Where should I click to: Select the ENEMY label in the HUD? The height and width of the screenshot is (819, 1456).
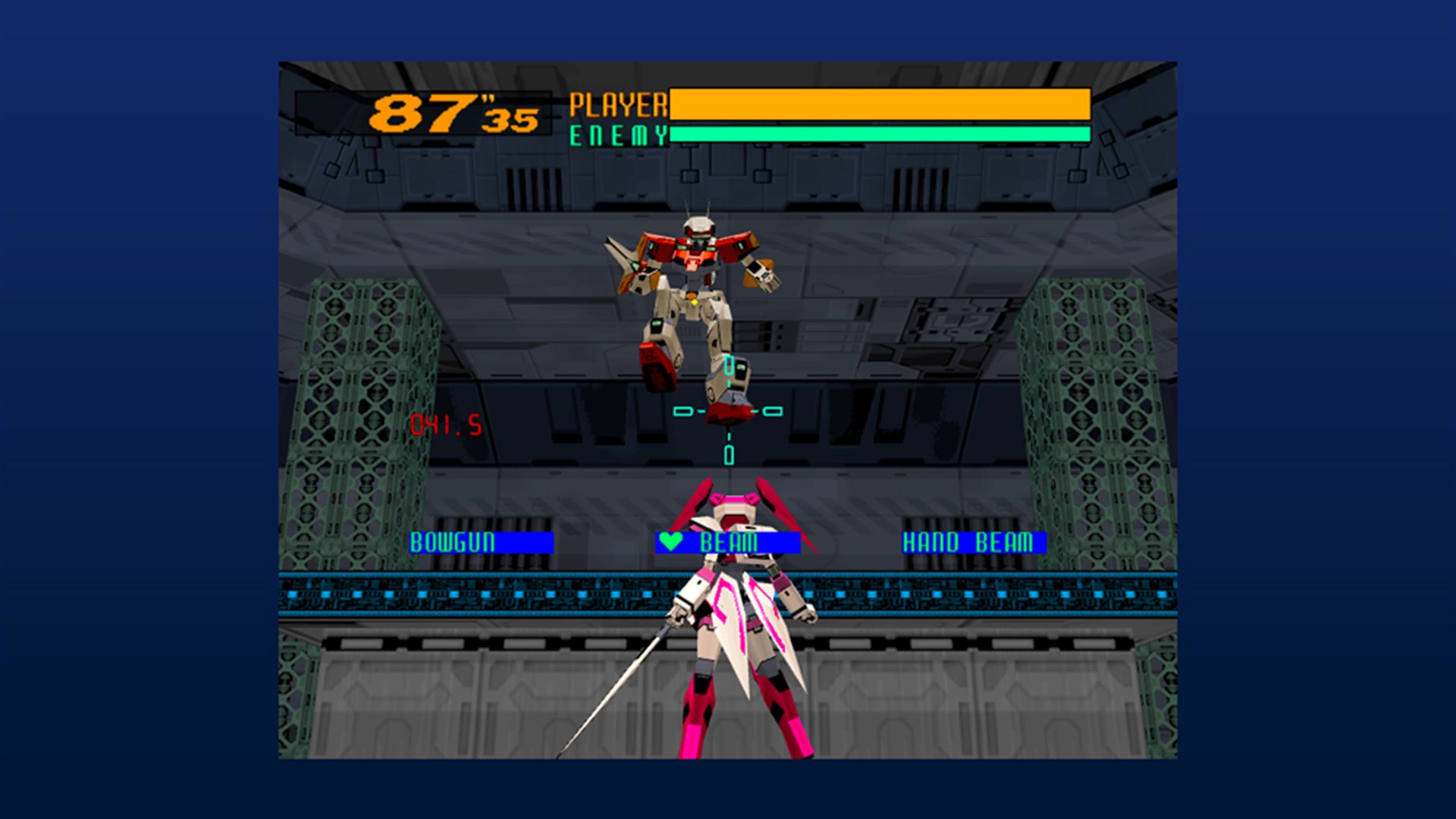[x=616, y=135]
